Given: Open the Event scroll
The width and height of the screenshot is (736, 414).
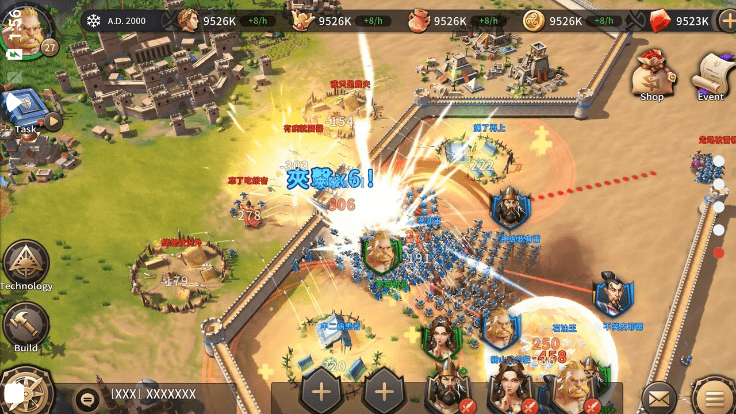Looking at the screenshot, I should pos(711,73).
